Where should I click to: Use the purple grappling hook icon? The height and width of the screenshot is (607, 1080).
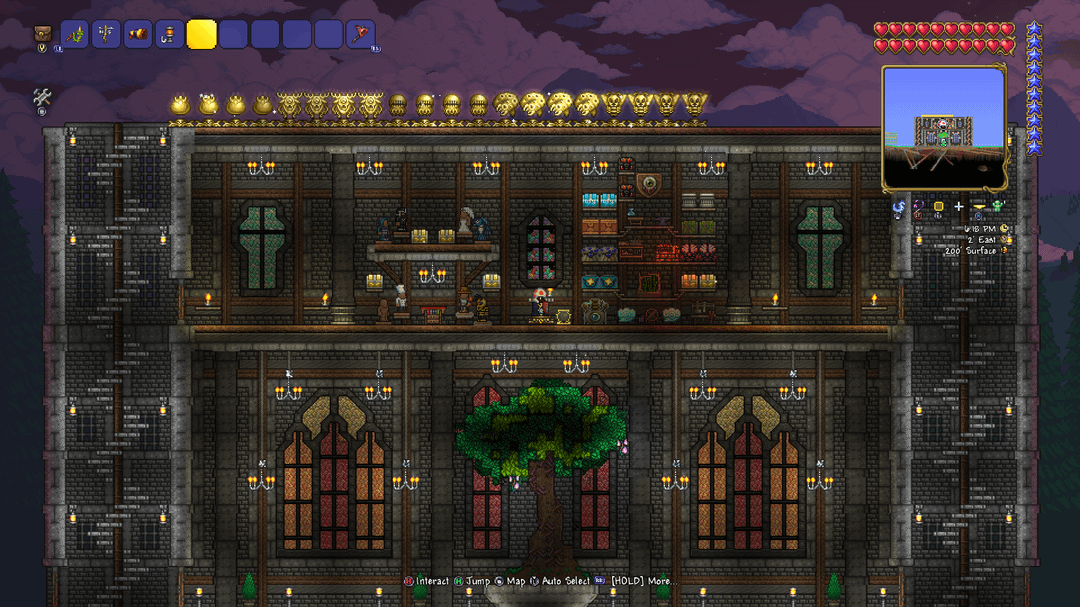click(x=918, y=208)
